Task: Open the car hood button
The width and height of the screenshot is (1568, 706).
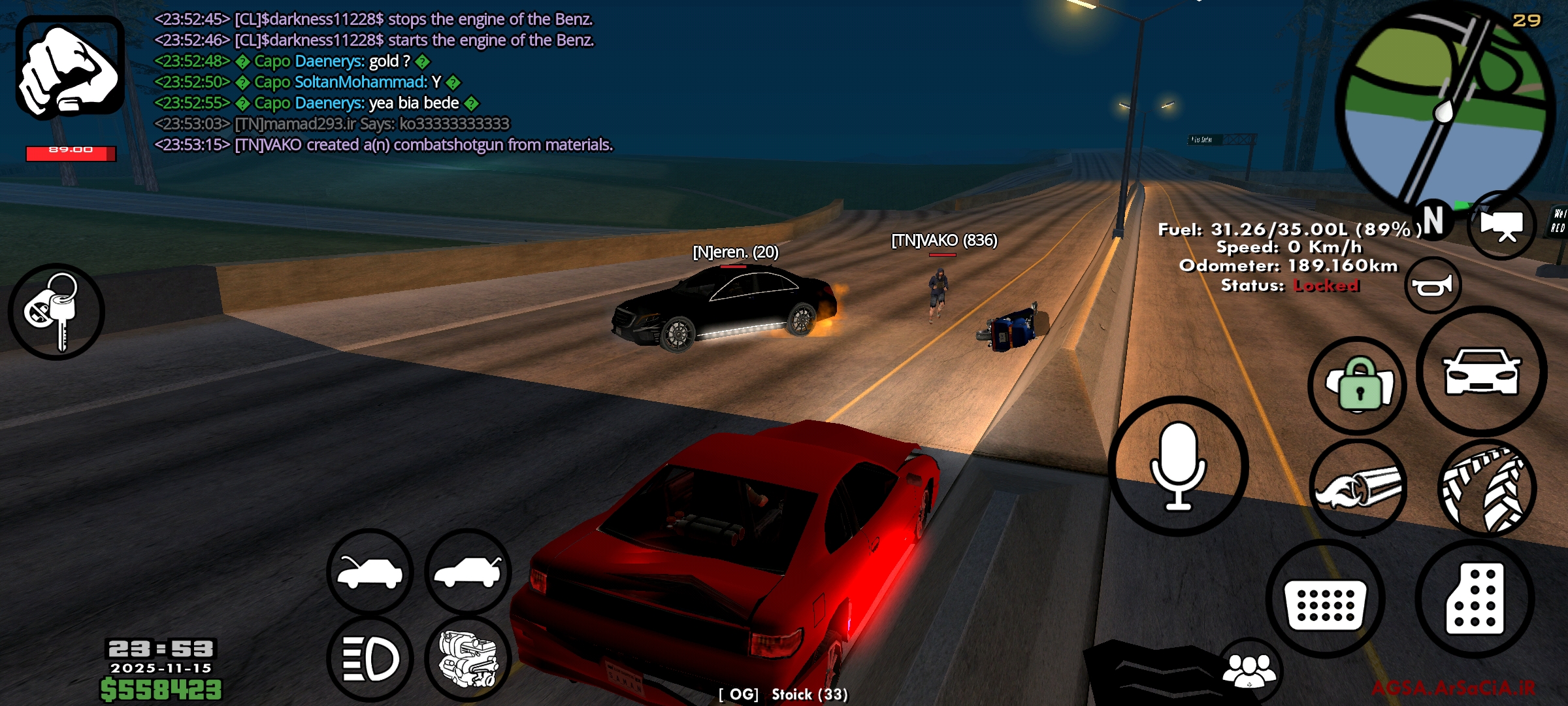Action: 370,571
